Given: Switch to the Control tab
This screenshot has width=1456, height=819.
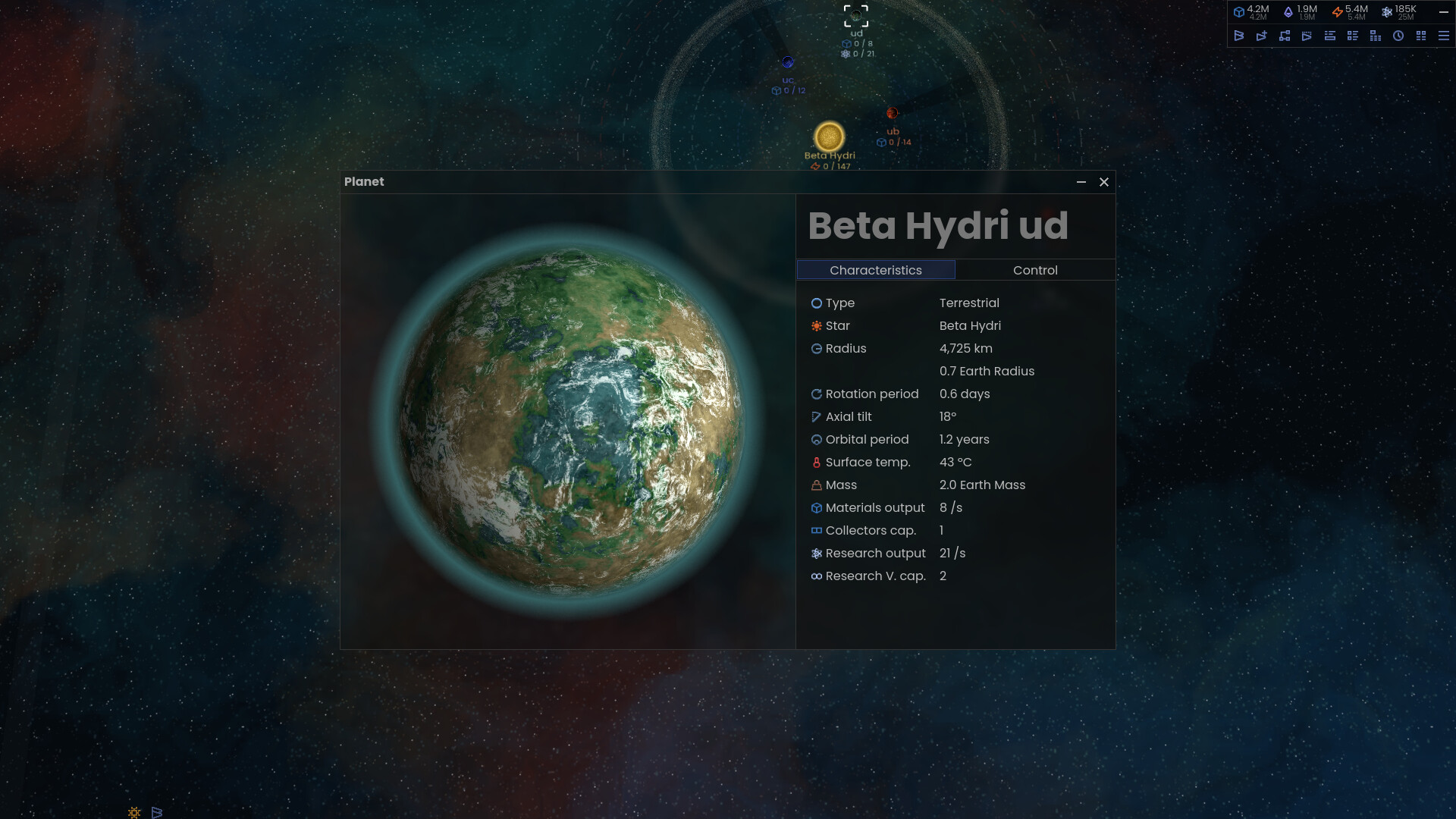Looking at the screenshot, I should click(1035, 270).
